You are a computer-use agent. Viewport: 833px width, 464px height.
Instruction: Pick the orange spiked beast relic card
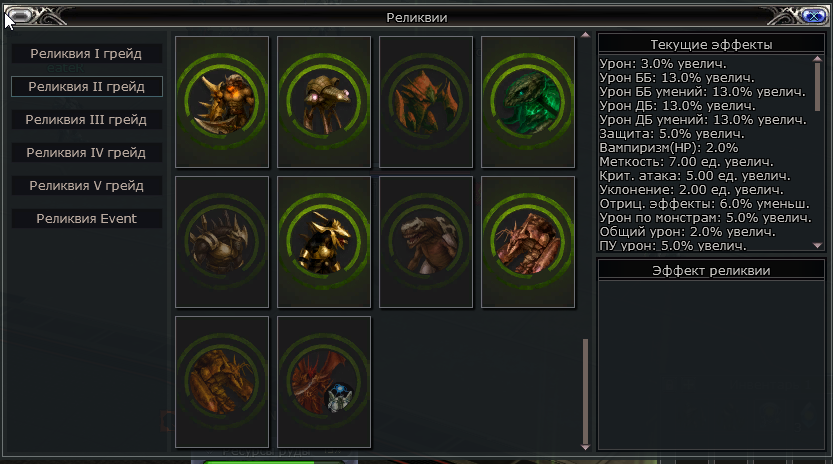[222, 102]
